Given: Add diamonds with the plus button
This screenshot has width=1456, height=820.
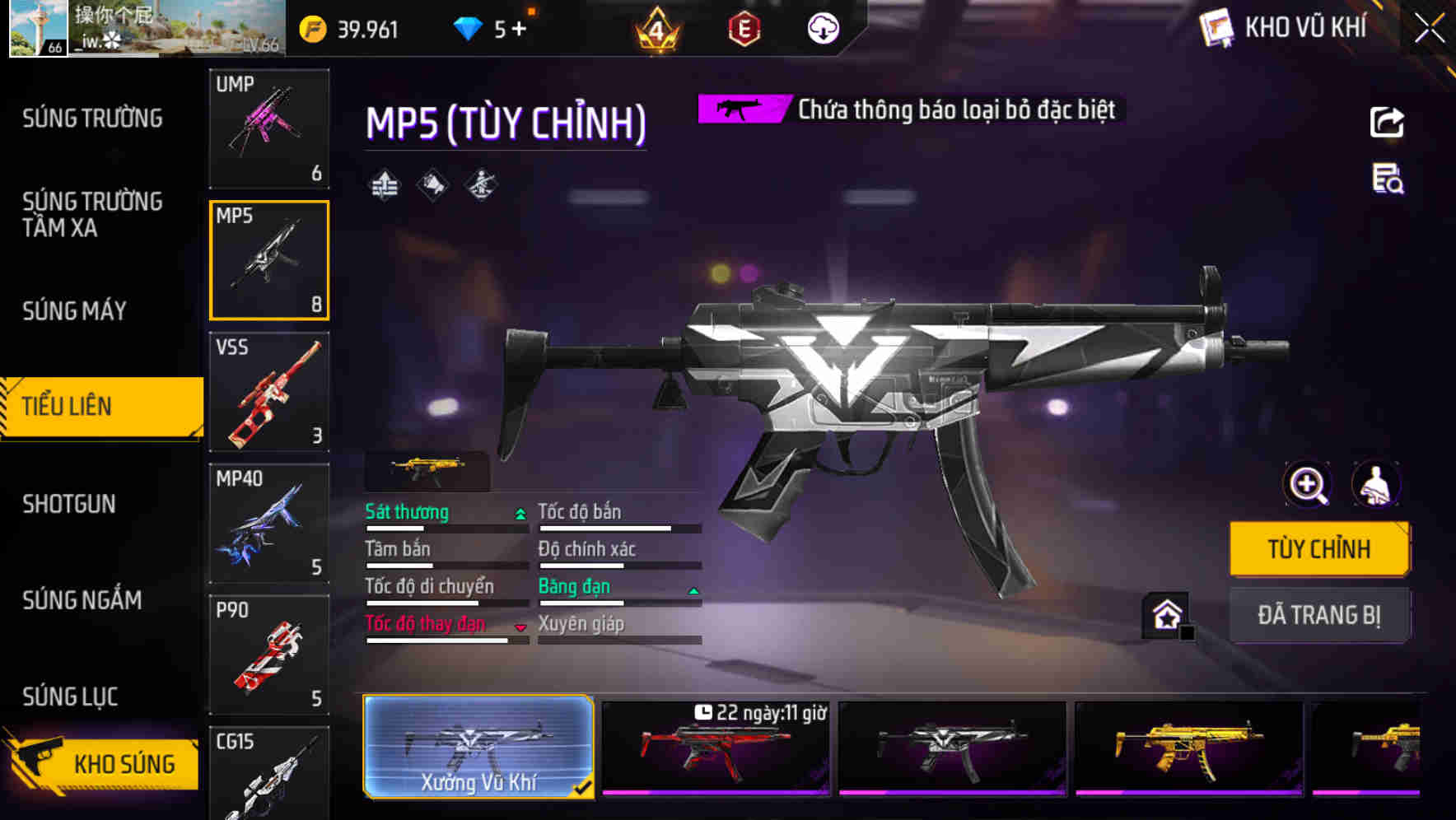Looking at the screenshot, I should [519, 30].
